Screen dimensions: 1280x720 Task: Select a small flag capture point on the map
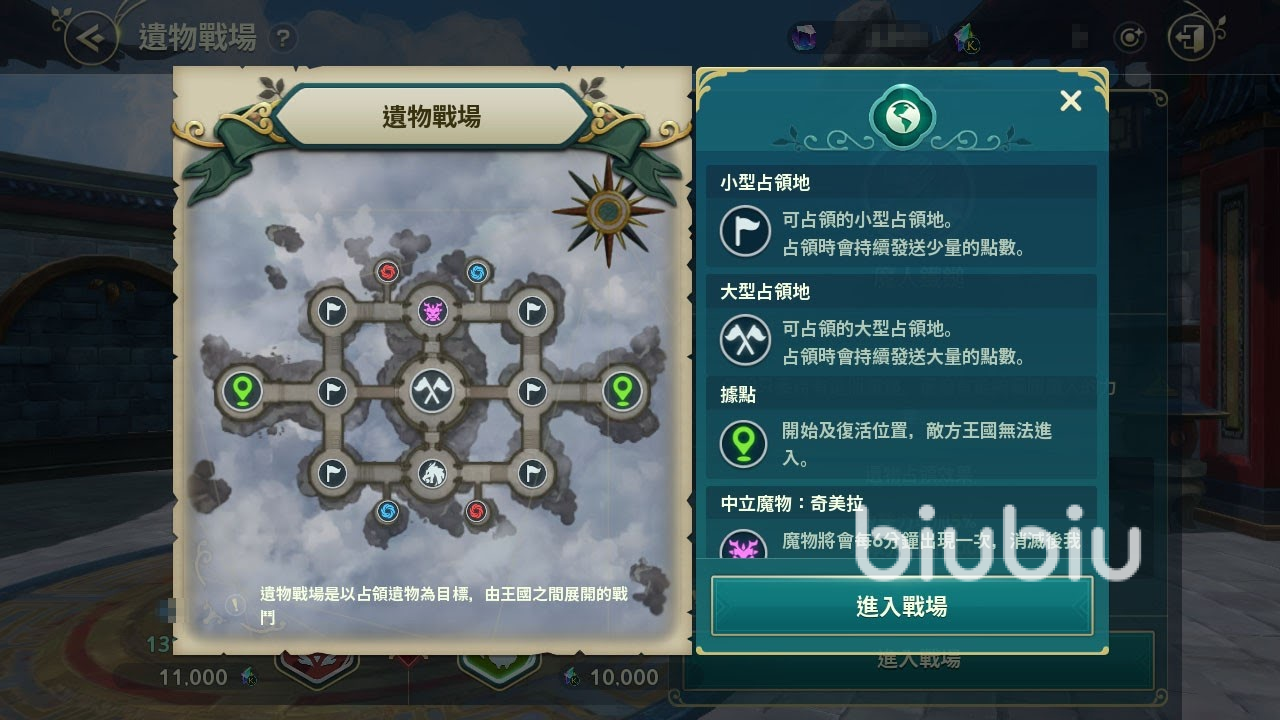331,310
